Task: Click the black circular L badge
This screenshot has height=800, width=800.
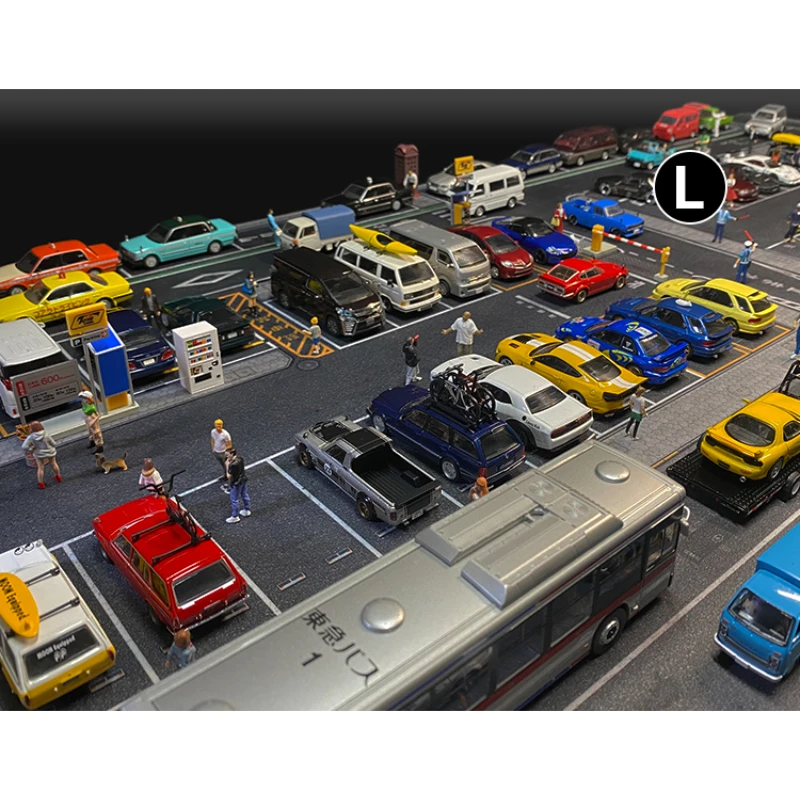Action: (689, 187)
